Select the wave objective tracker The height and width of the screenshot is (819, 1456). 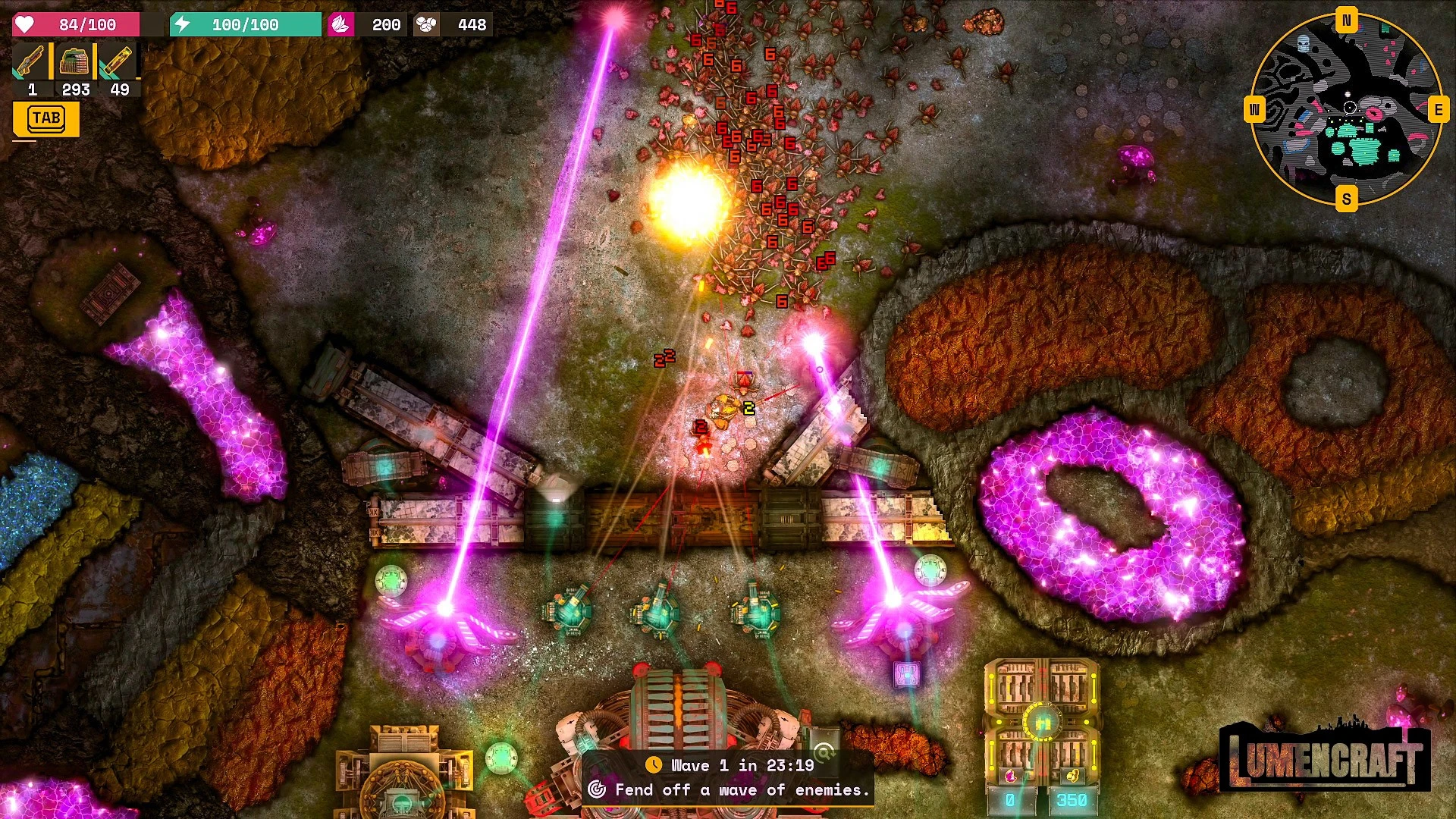[x=728, y=777]
